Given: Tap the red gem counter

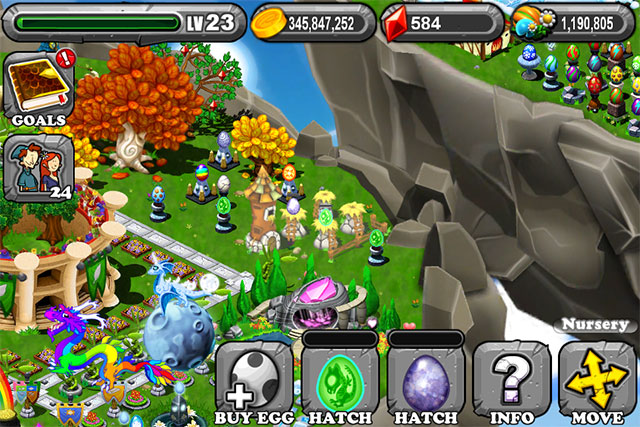Looking at the screenshot, I should [x=440, y=20].
